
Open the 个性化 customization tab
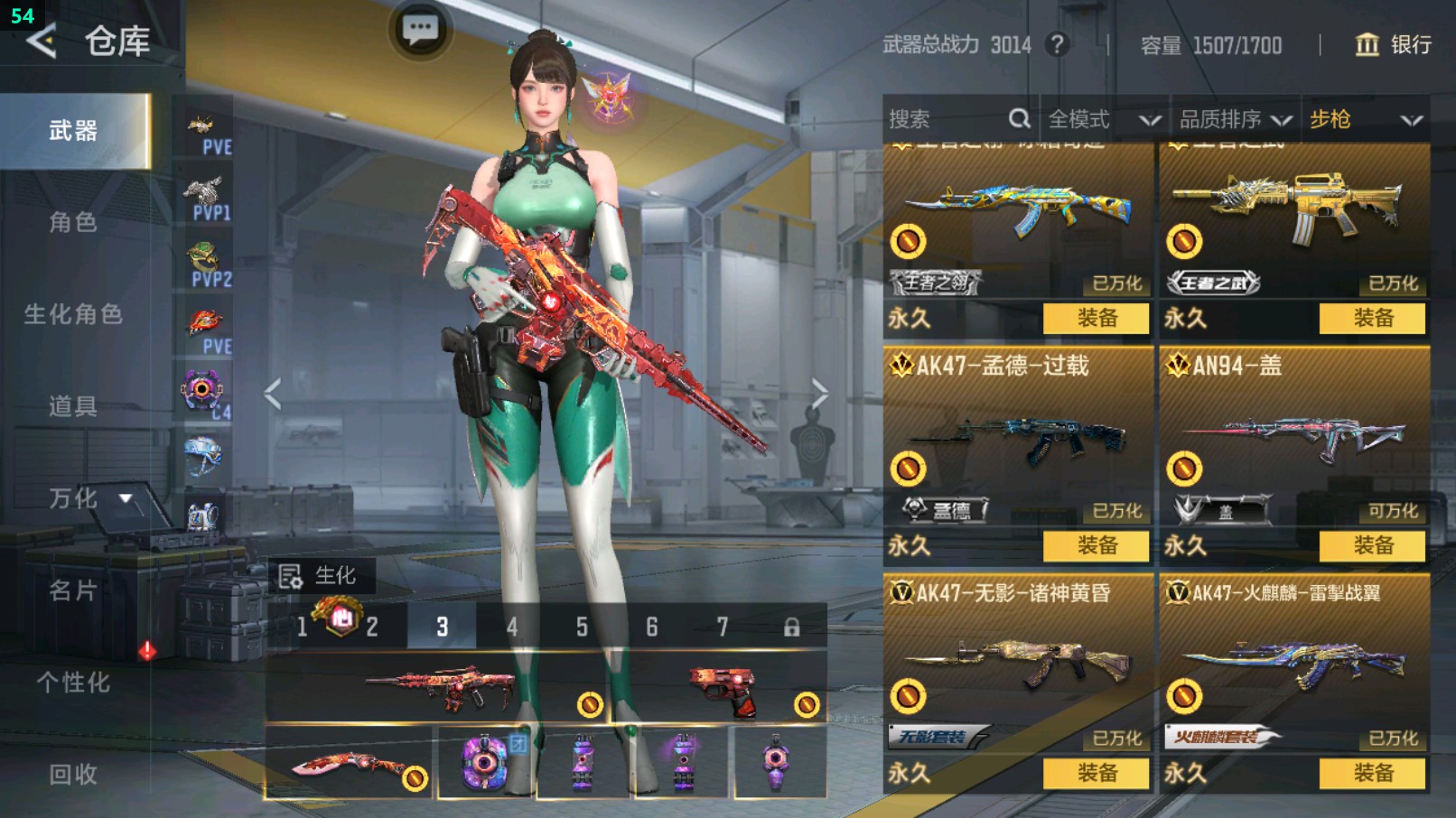[73, 683]
